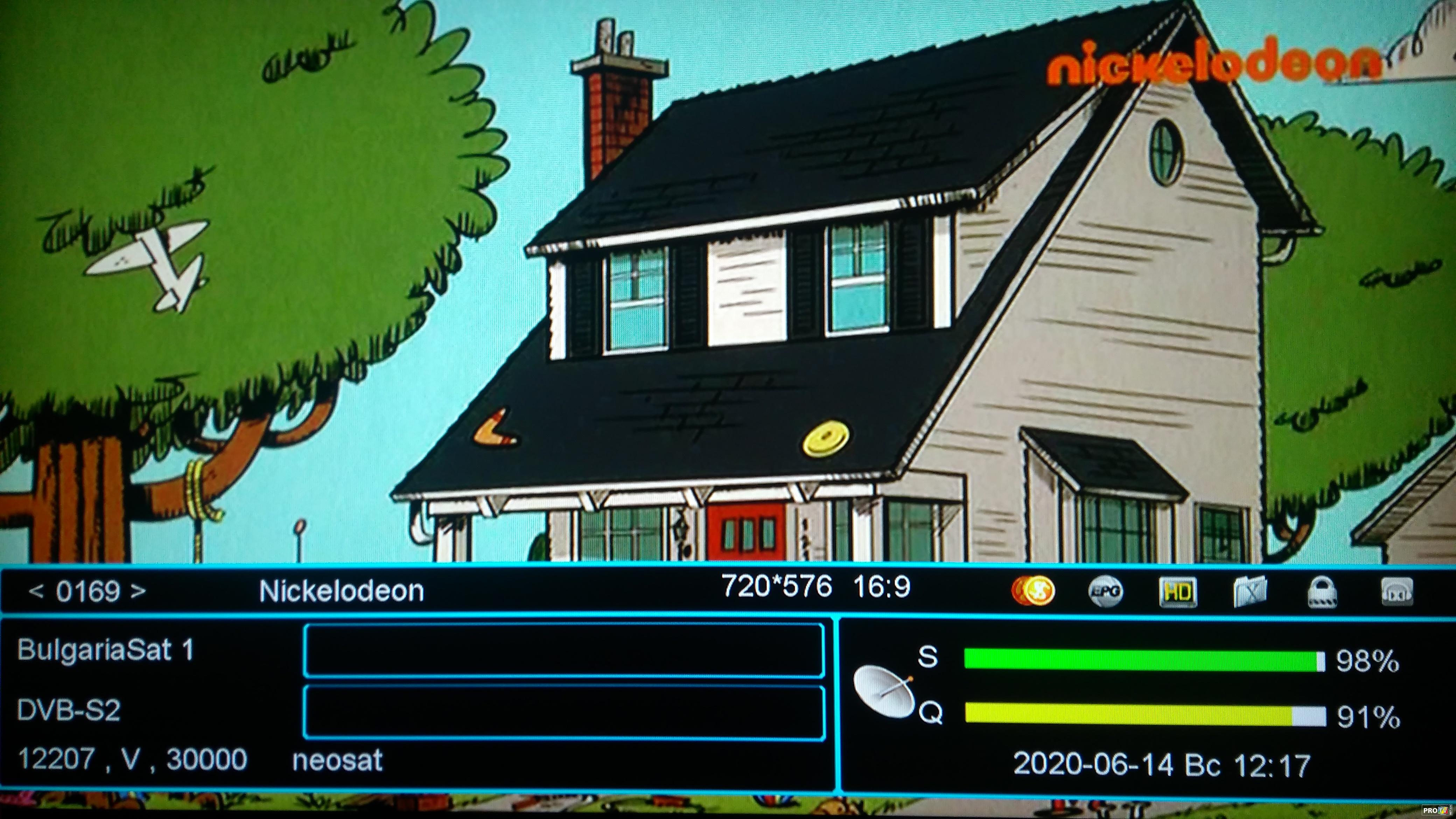
Task: Click the HD indicator icon
Action: click(x=1178, y=592)
